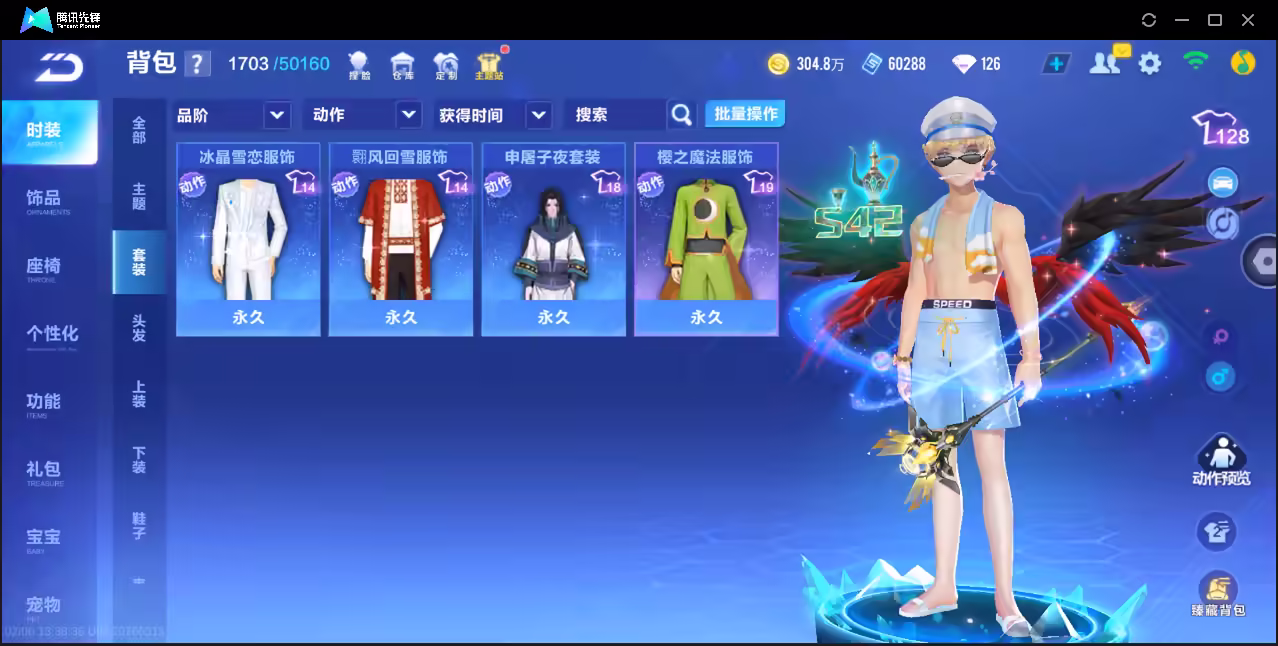Go back with the top-left arrow button
This screenshot has width=1278, height=646.
(57, 66)
